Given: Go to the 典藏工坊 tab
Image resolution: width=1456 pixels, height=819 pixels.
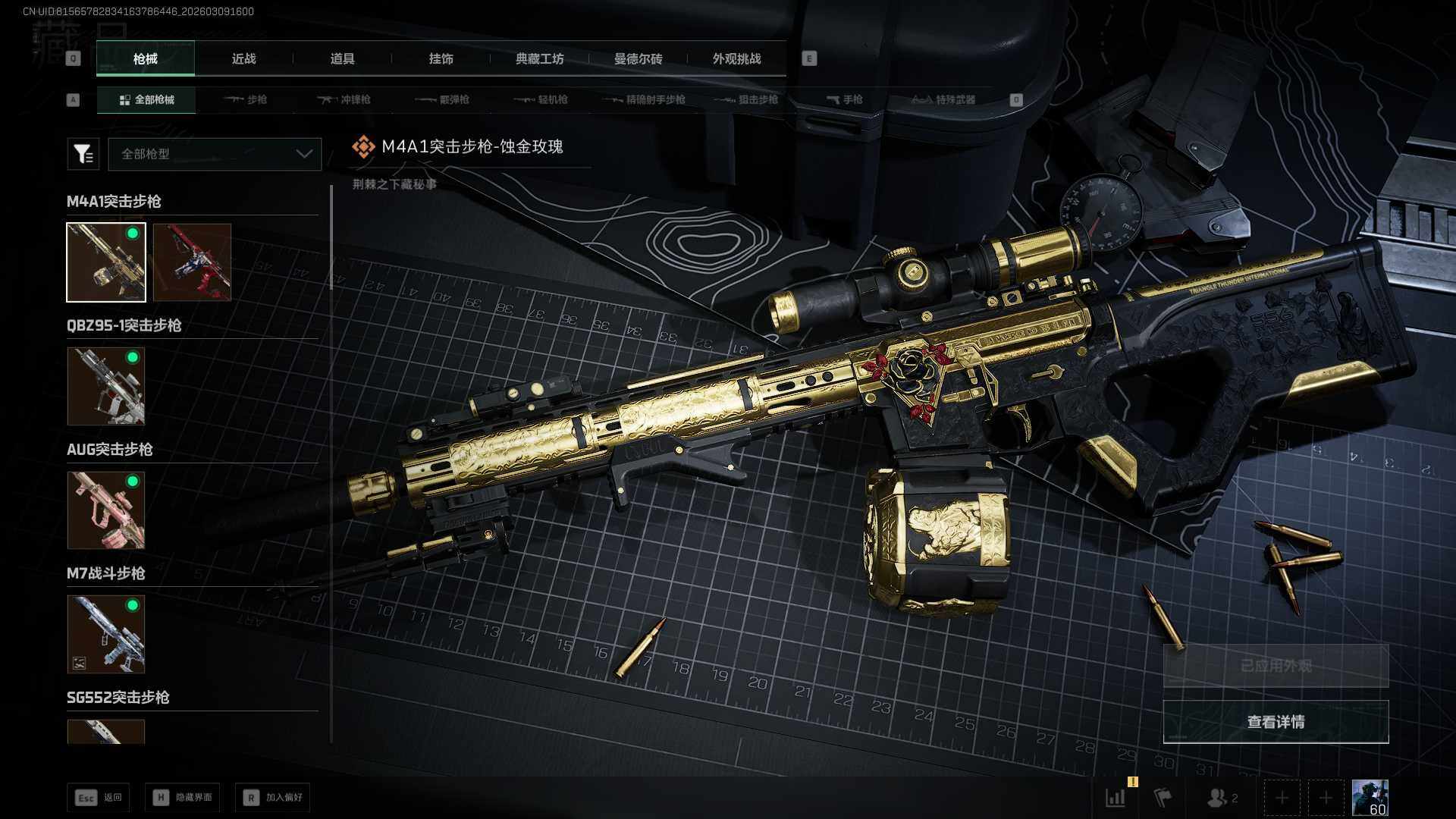Looking at the screenshot, I should point(539,59).
